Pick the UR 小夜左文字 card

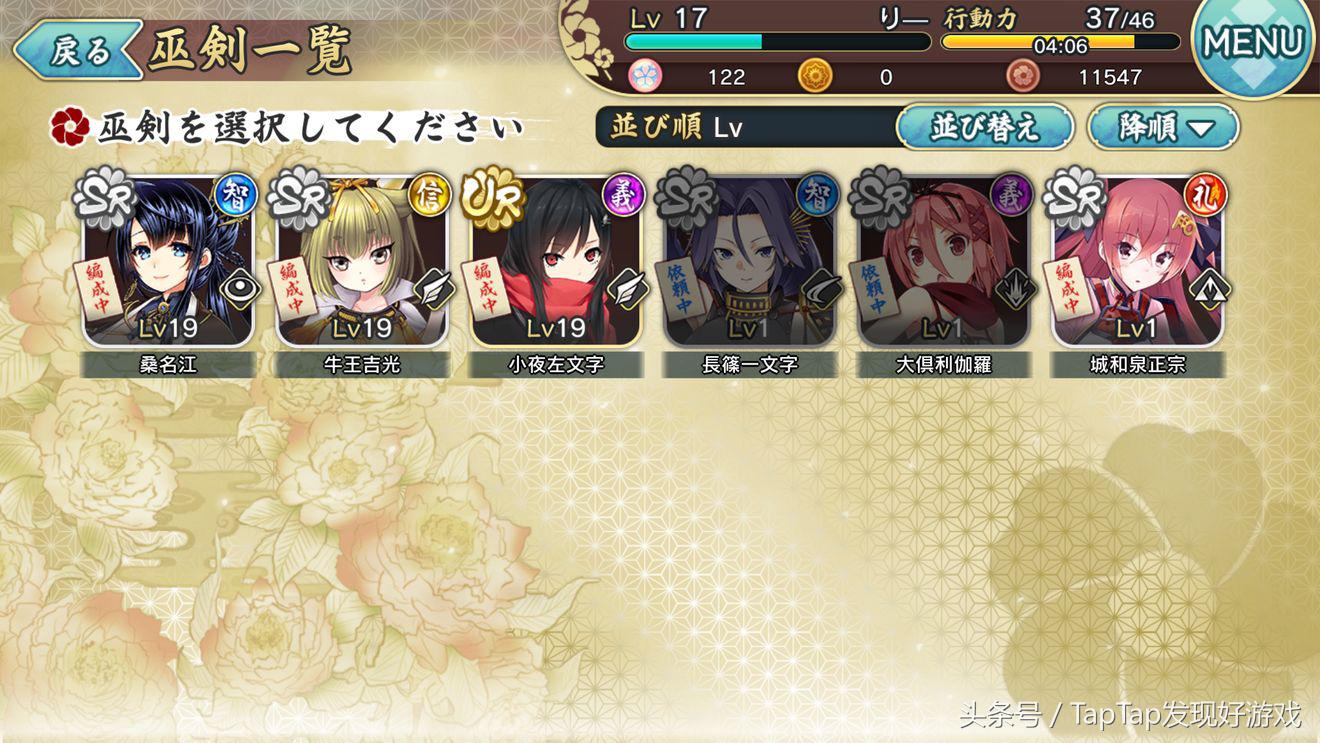pyautogui.click(x=556, y=265)
